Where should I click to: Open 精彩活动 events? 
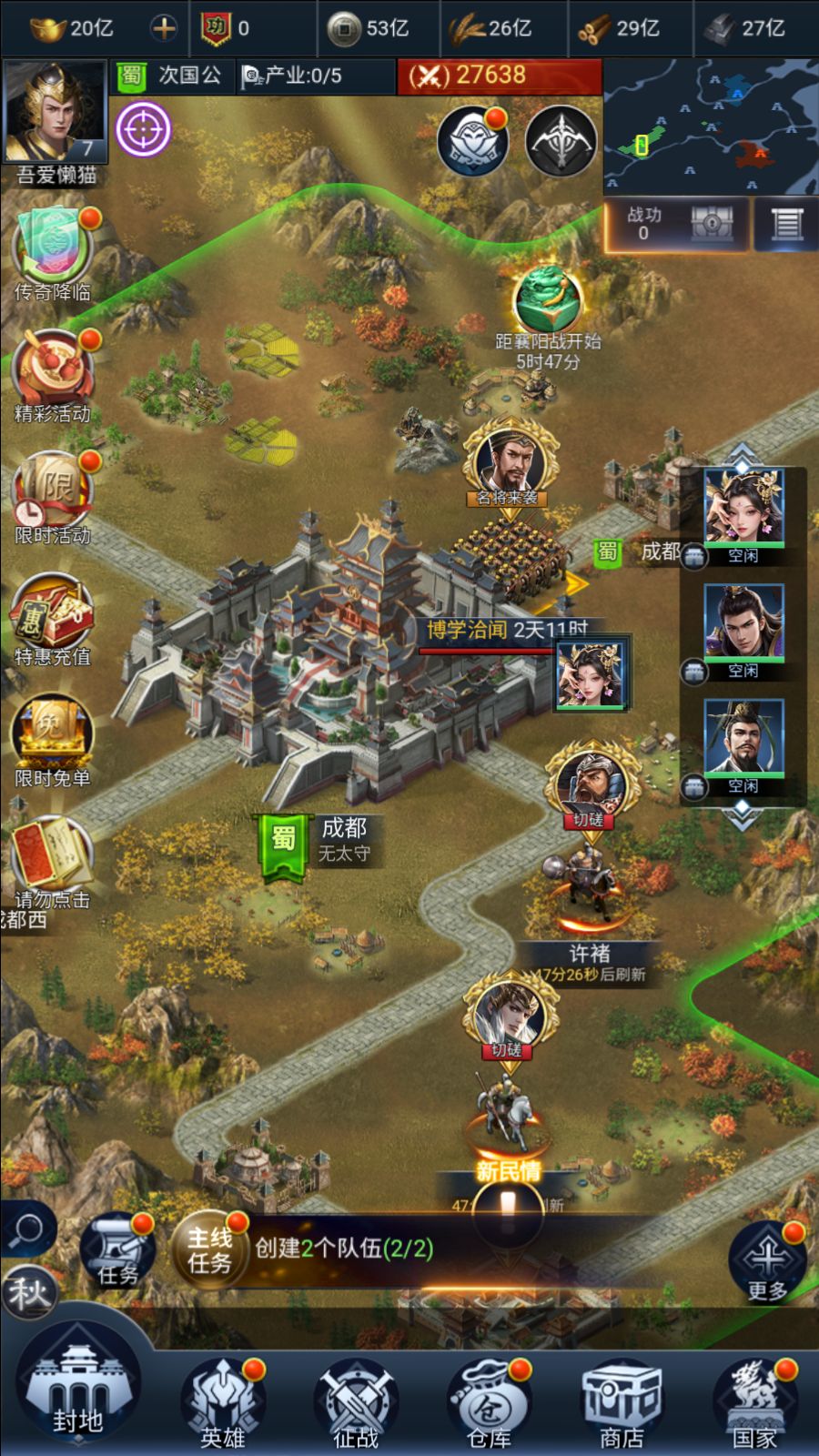click(52, 373)
